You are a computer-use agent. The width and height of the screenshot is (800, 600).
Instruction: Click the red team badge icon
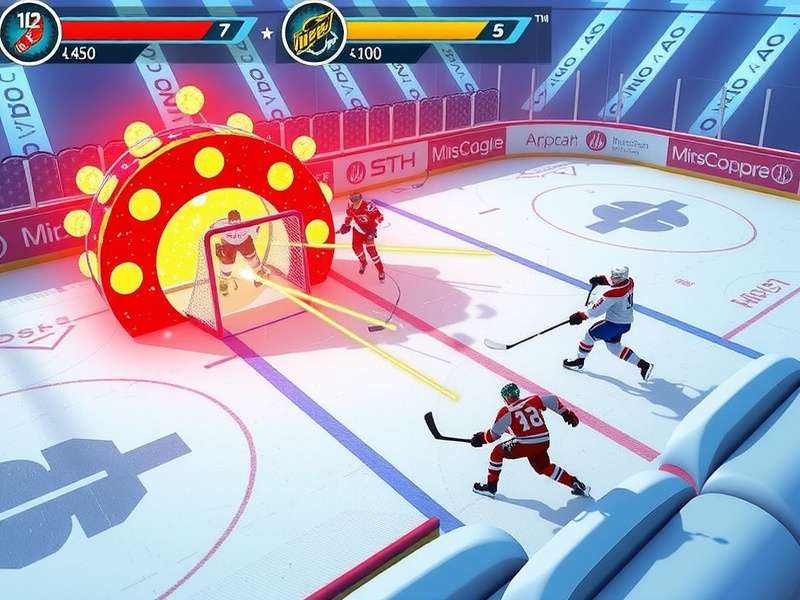[29, 32]
